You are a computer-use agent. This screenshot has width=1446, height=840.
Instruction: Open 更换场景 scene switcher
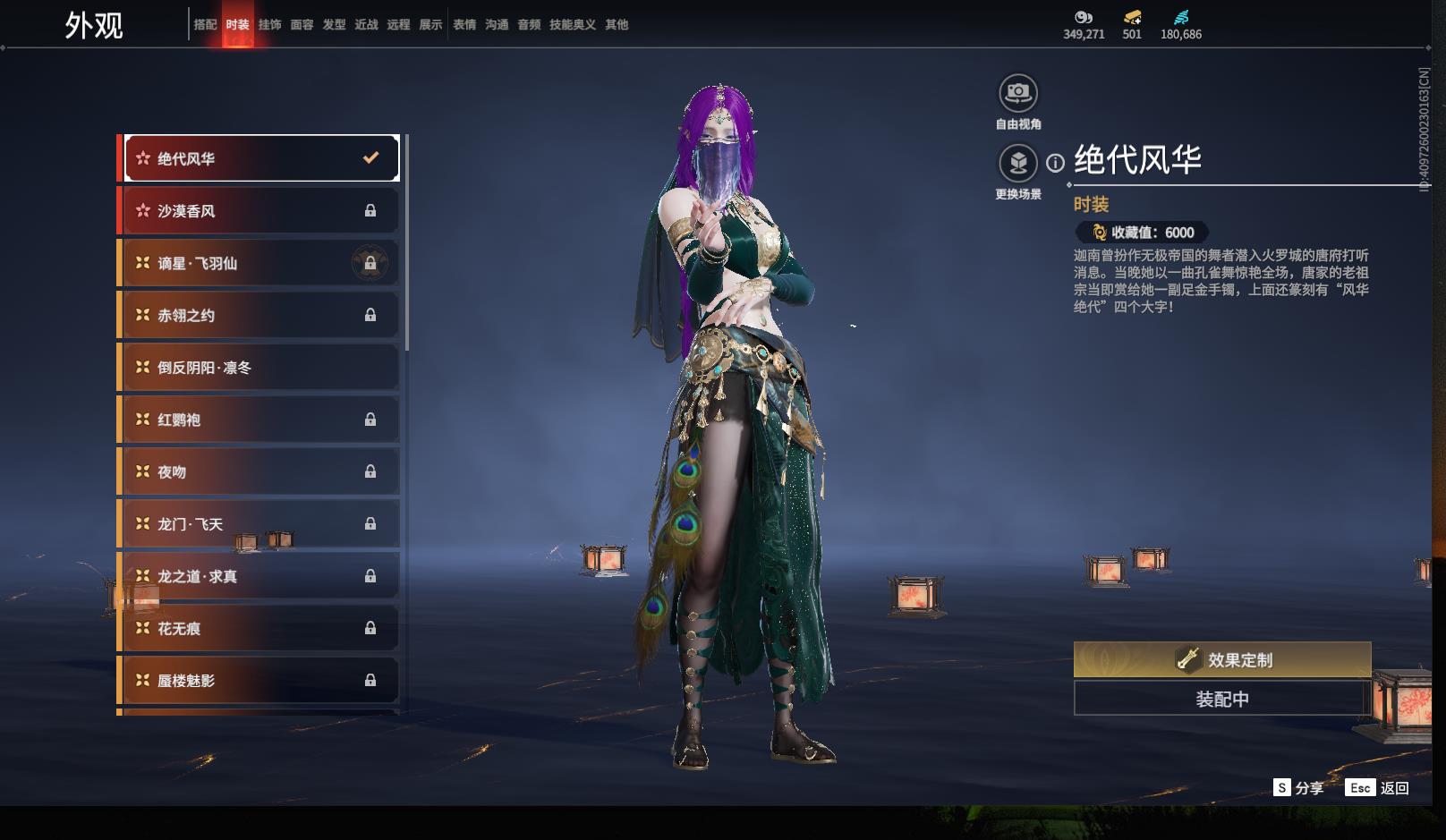pos(1017,164)
